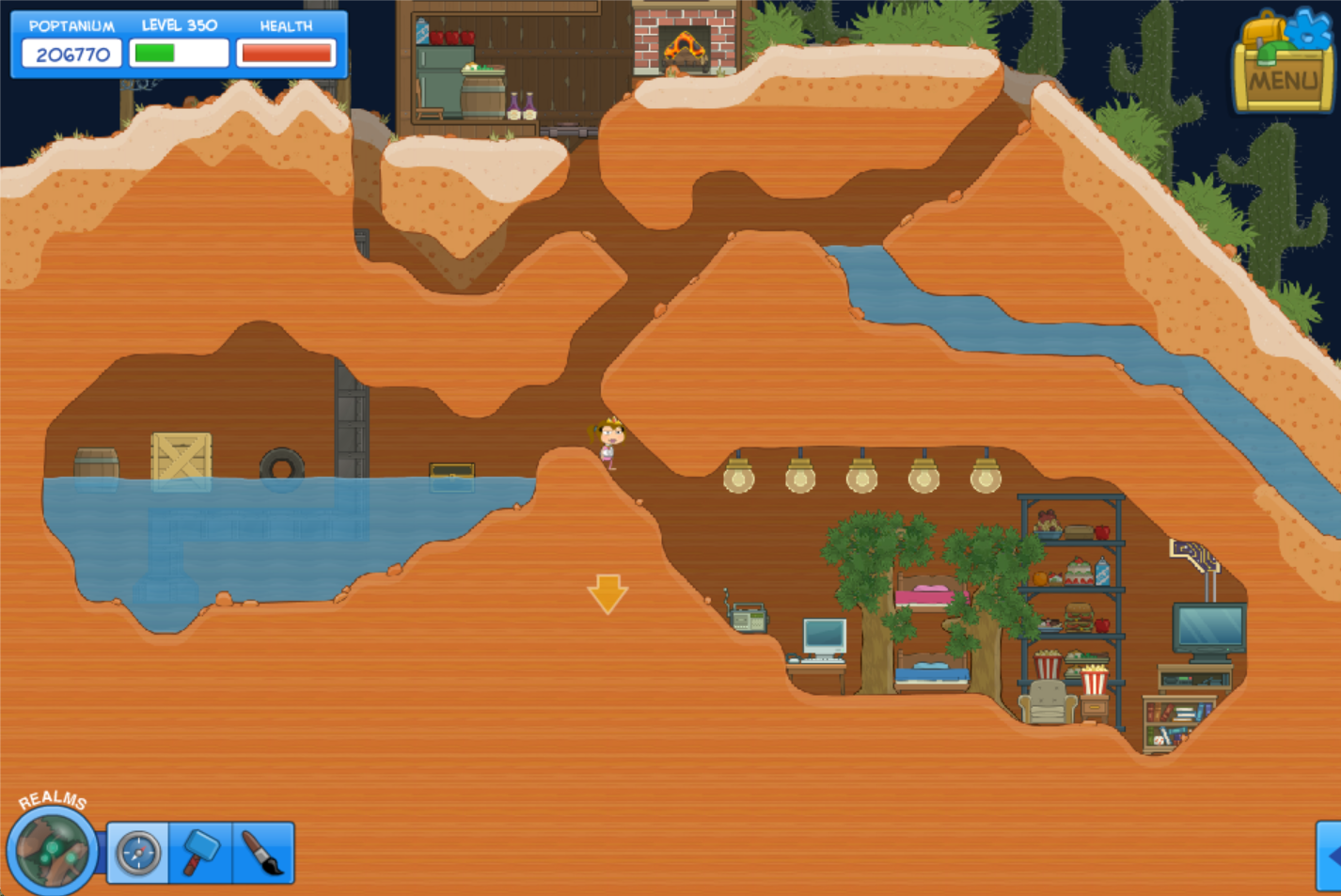Open the Realms globe button
This screenshot has height=896, width=1341.
point(52,850)
